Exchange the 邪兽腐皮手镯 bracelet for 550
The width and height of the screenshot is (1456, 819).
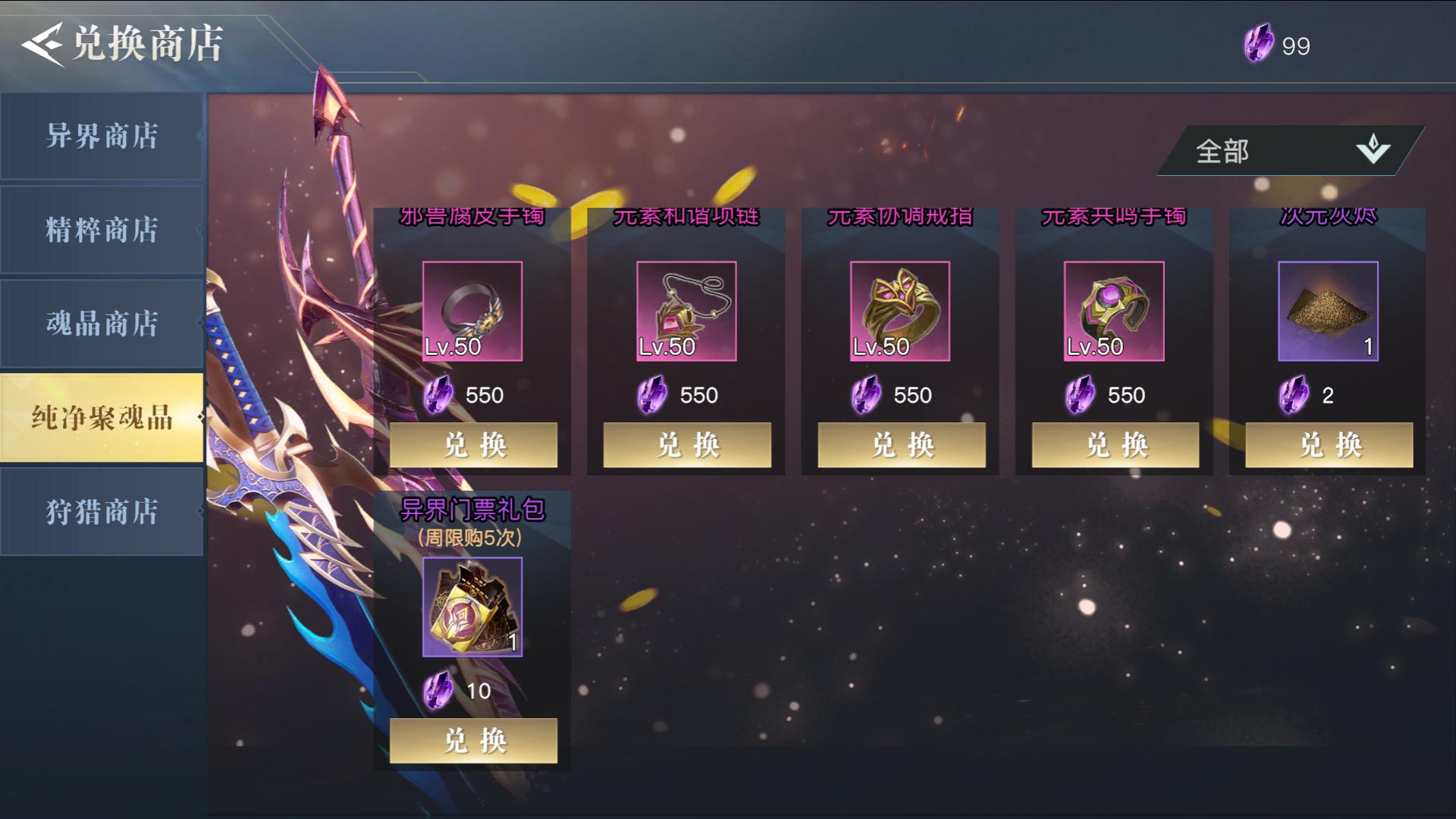[473, 444]
